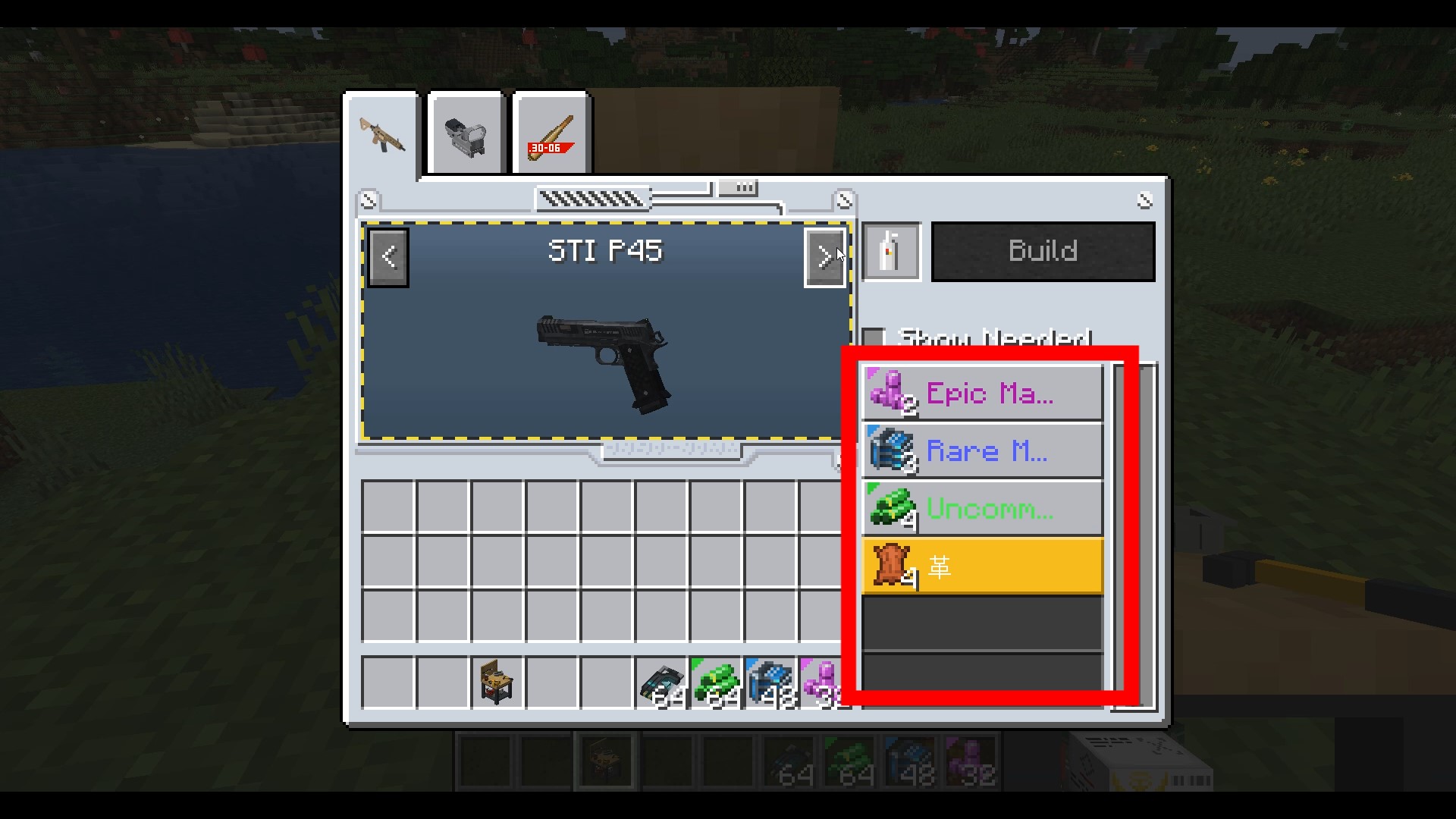Click the previous weapon arrow
Screen dimensions: 1456x819
388,257
